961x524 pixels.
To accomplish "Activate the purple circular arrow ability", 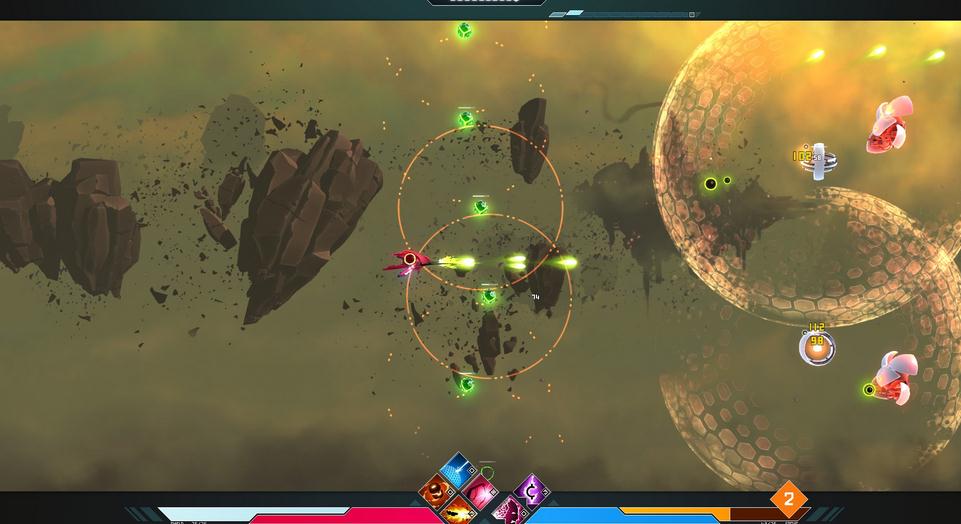I will [531, 490].
